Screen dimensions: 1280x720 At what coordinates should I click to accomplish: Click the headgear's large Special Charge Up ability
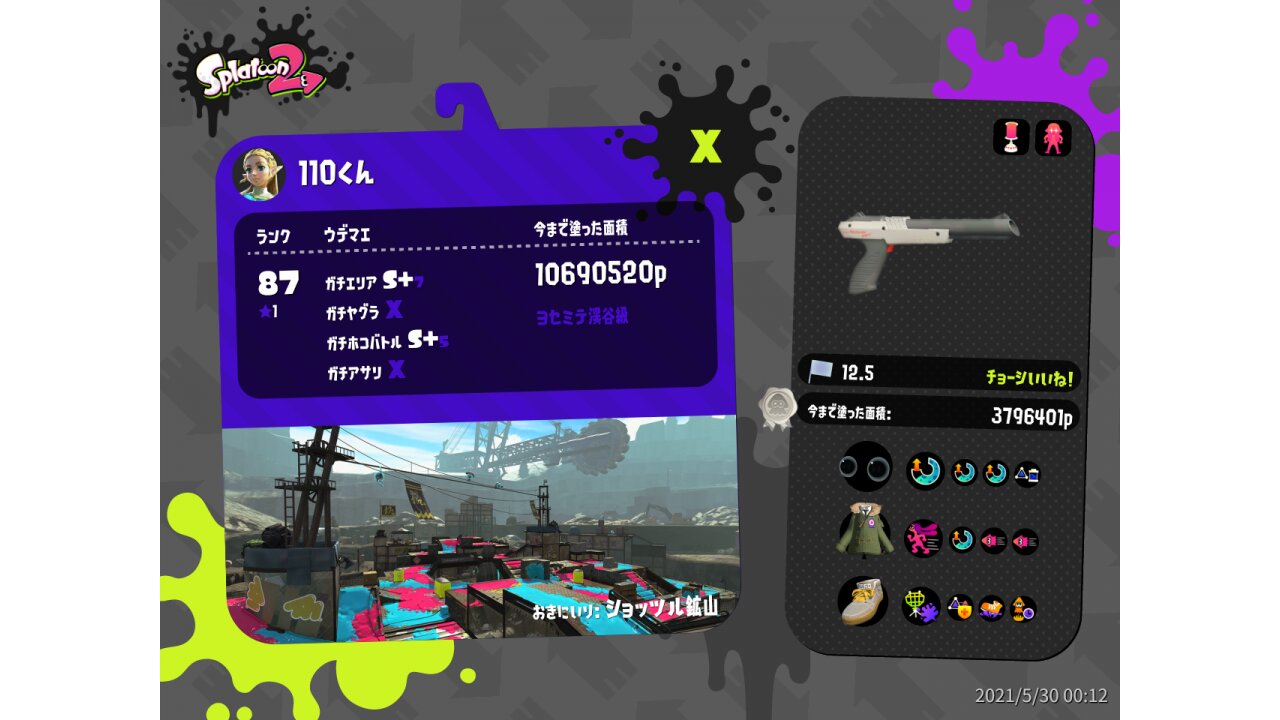[x=925, y=471]
